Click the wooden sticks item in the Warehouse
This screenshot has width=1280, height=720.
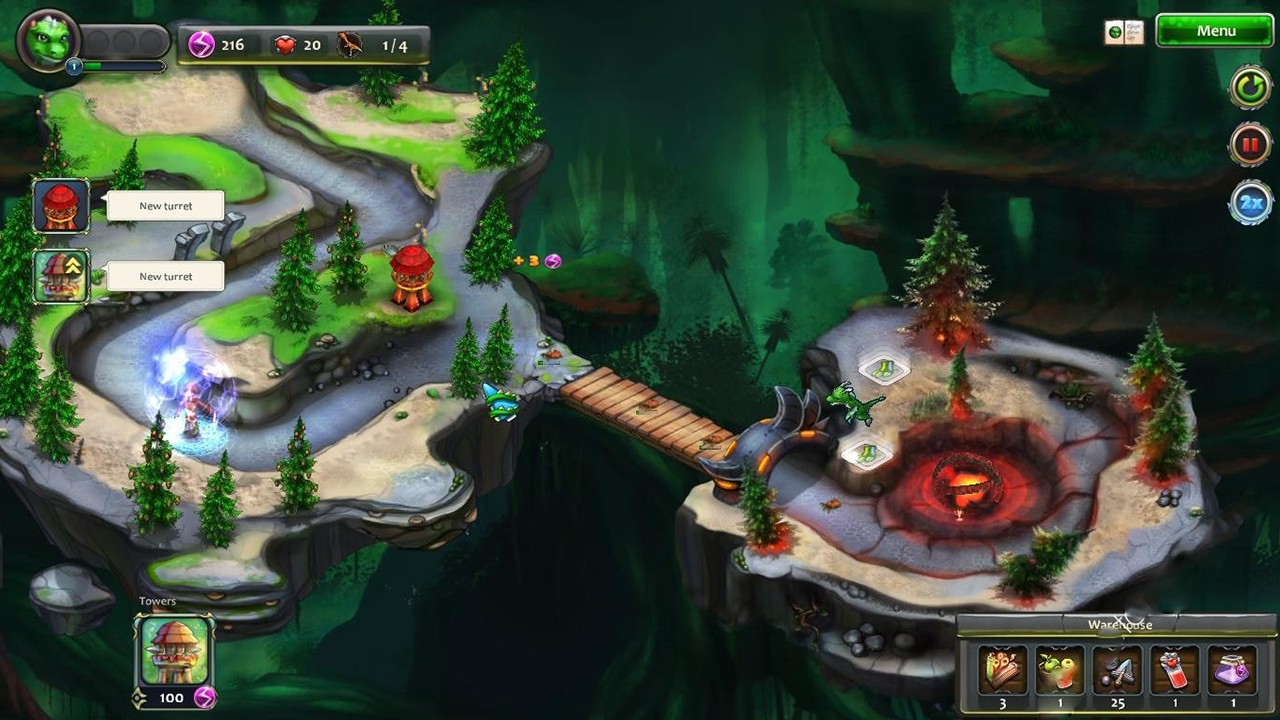pyautogui.click(x=1003, y=670)
